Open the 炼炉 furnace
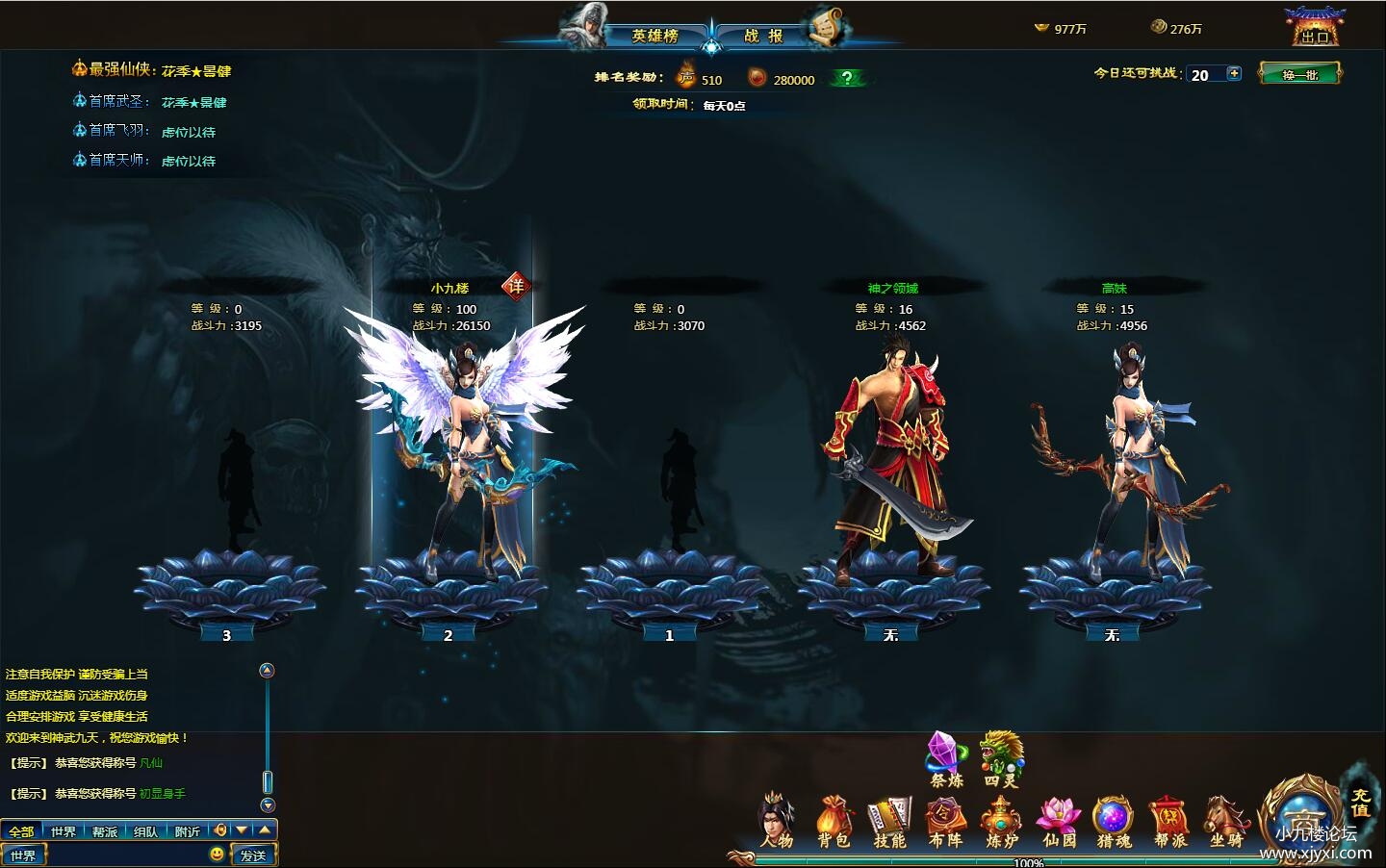 tap(1002, 824)
